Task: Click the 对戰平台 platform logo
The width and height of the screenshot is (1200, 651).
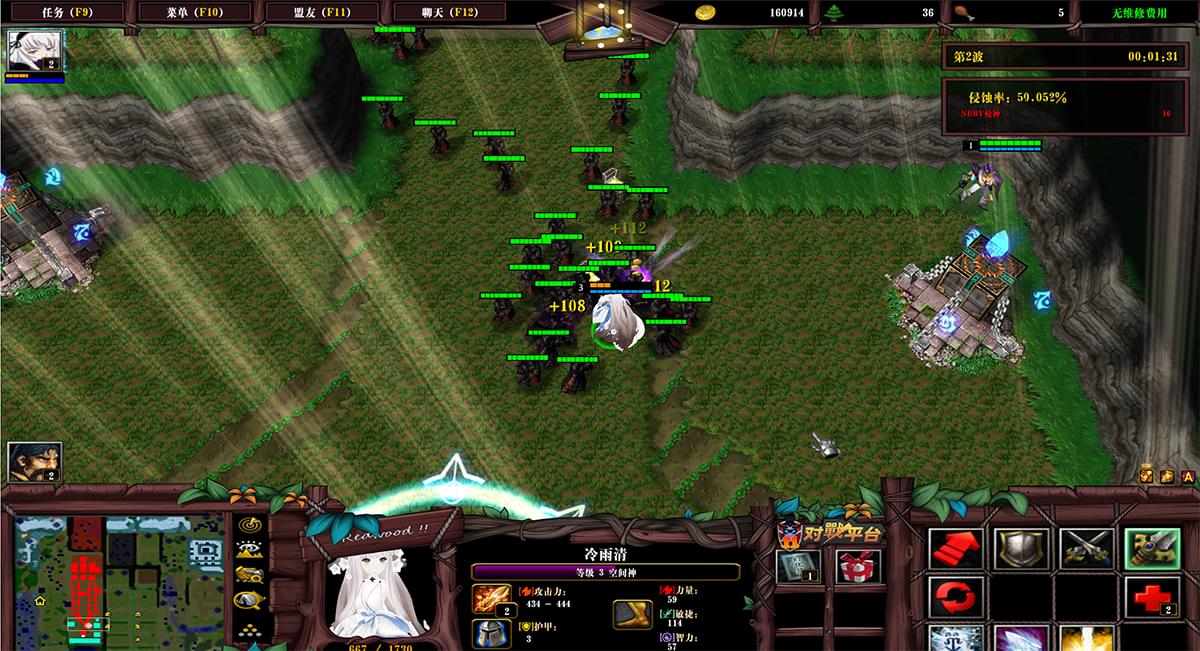Action: (x=830, y=531)
